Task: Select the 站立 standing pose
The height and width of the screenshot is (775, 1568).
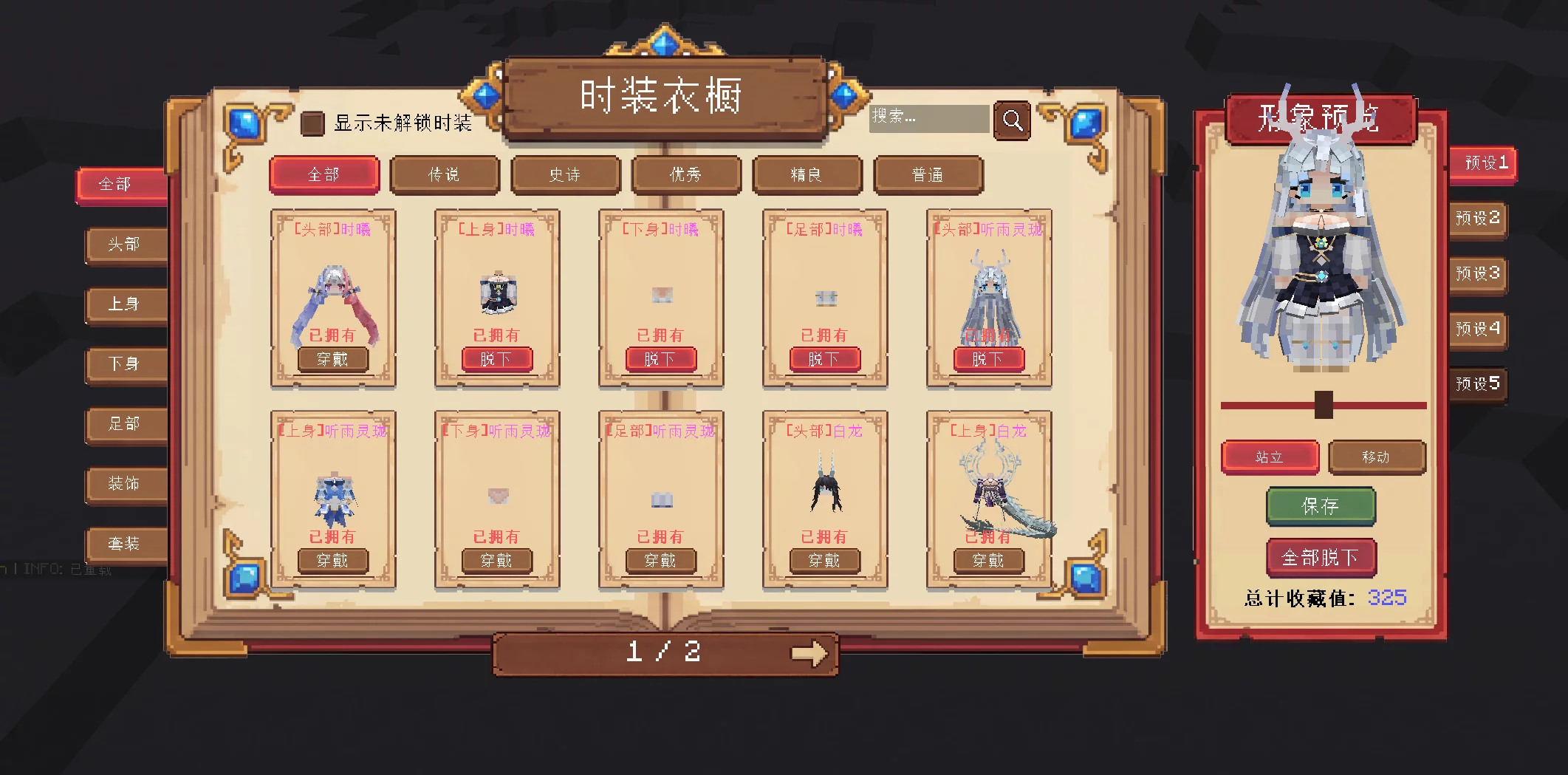Action: point(1271,457)
